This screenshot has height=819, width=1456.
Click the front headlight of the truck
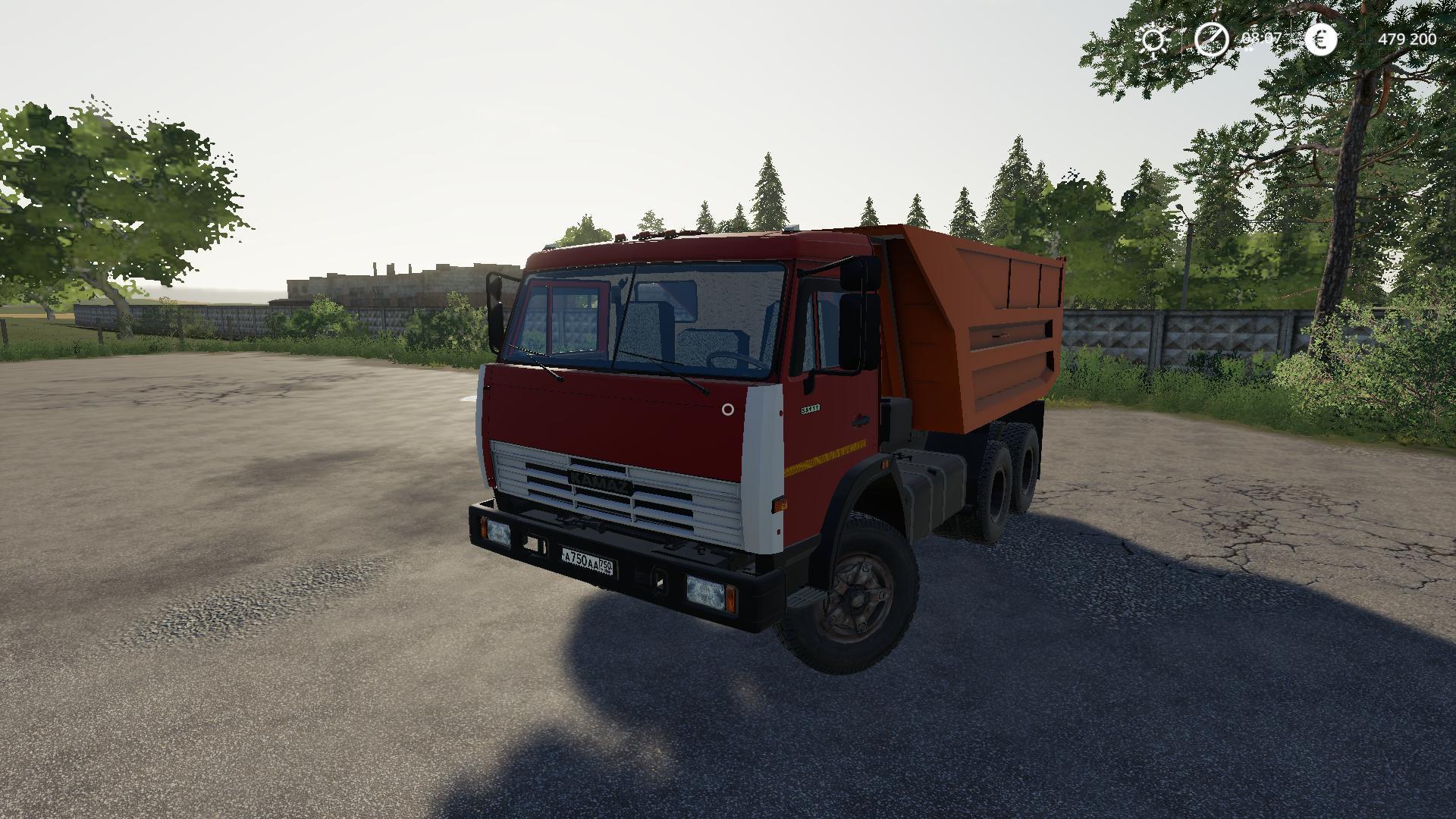705,591
